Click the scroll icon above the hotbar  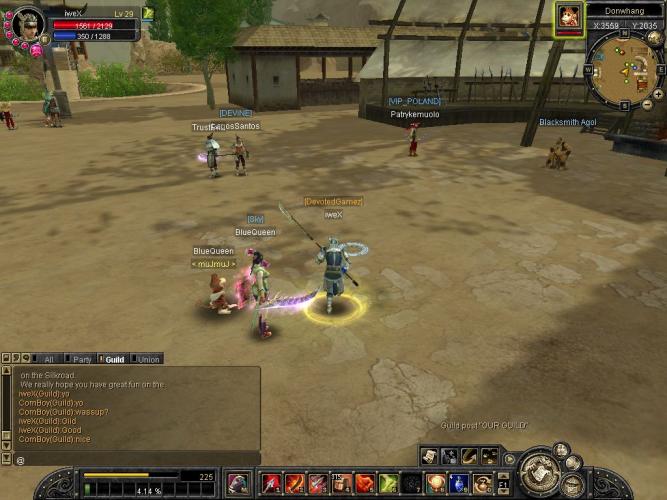[430, 456]
